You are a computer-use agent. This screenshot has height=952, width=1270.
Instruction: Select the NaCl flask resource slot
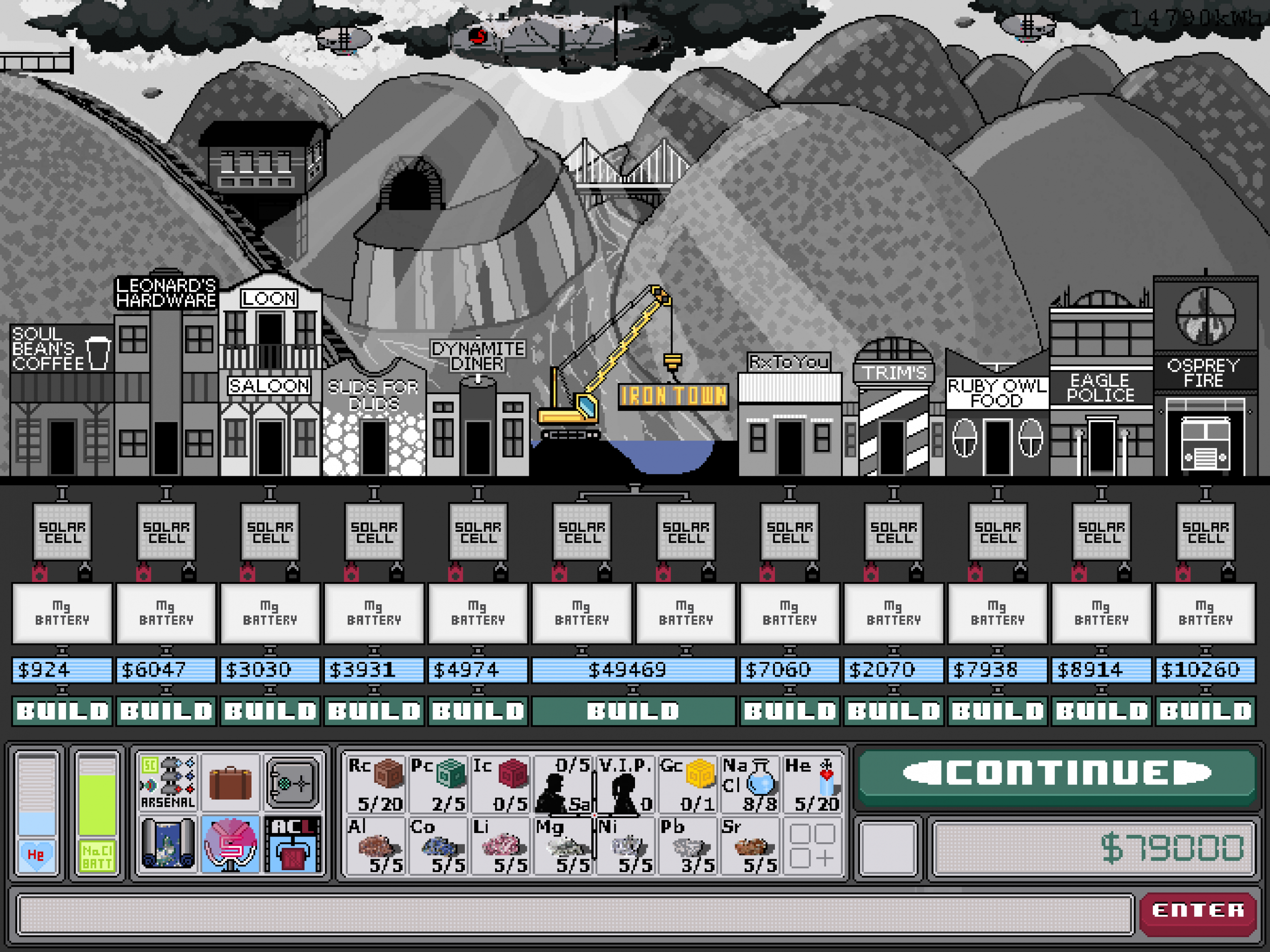coord(750,783)
